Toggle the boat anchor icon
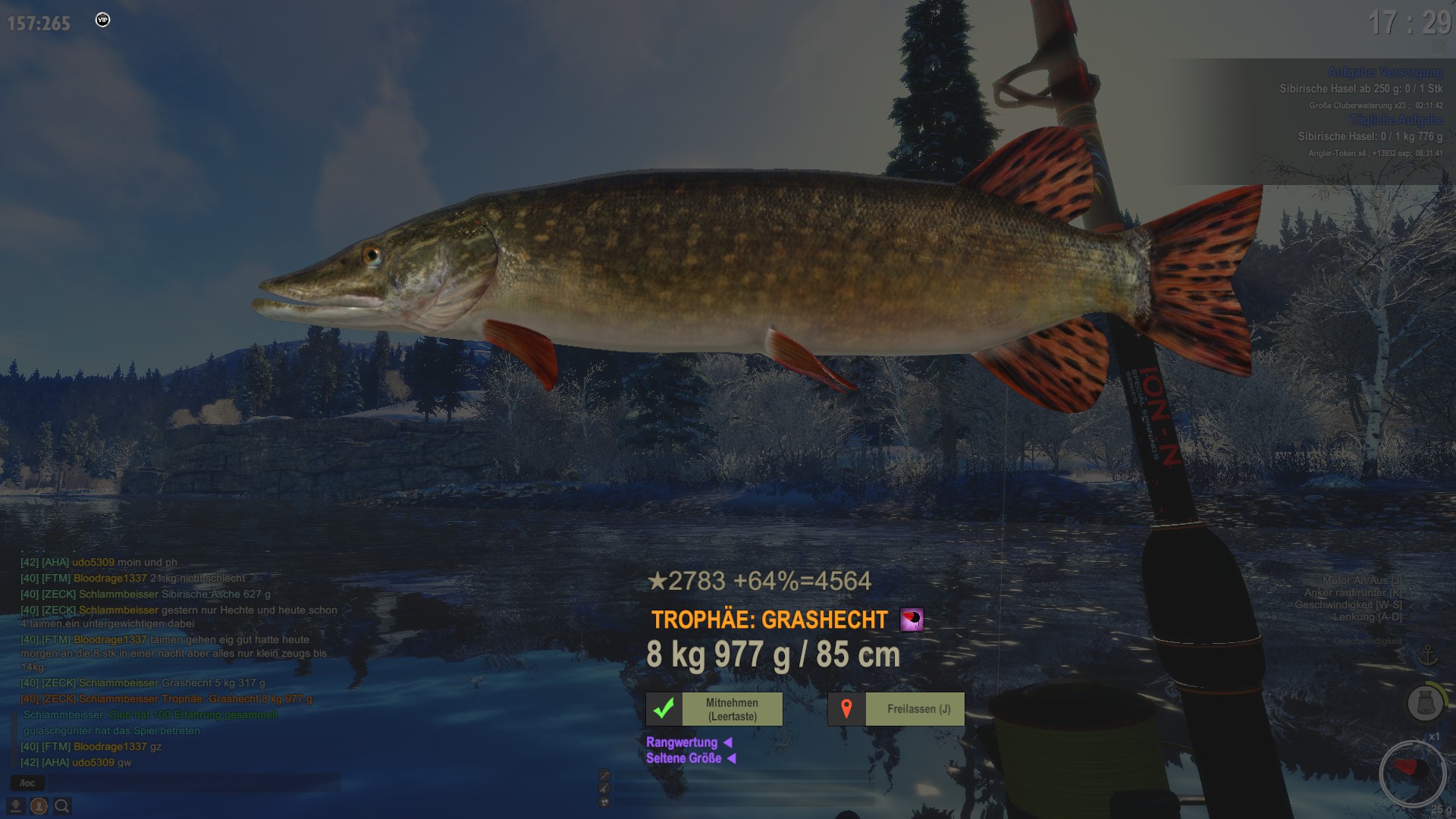Screen dimensions: 1456x819 (1428, 655)
